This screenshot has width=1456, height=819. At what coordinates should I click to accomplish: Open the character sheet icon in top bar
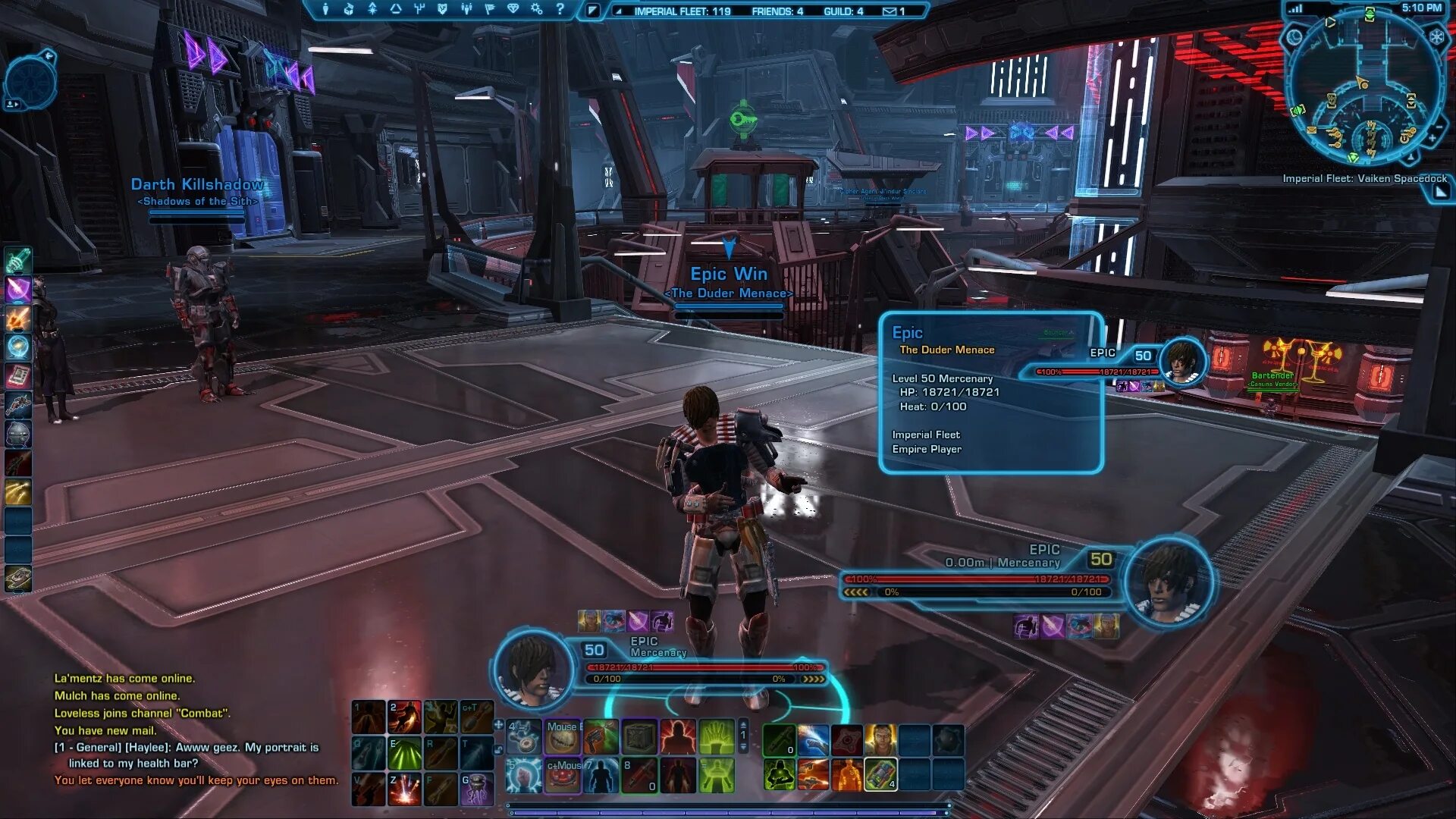pos(325,9)
